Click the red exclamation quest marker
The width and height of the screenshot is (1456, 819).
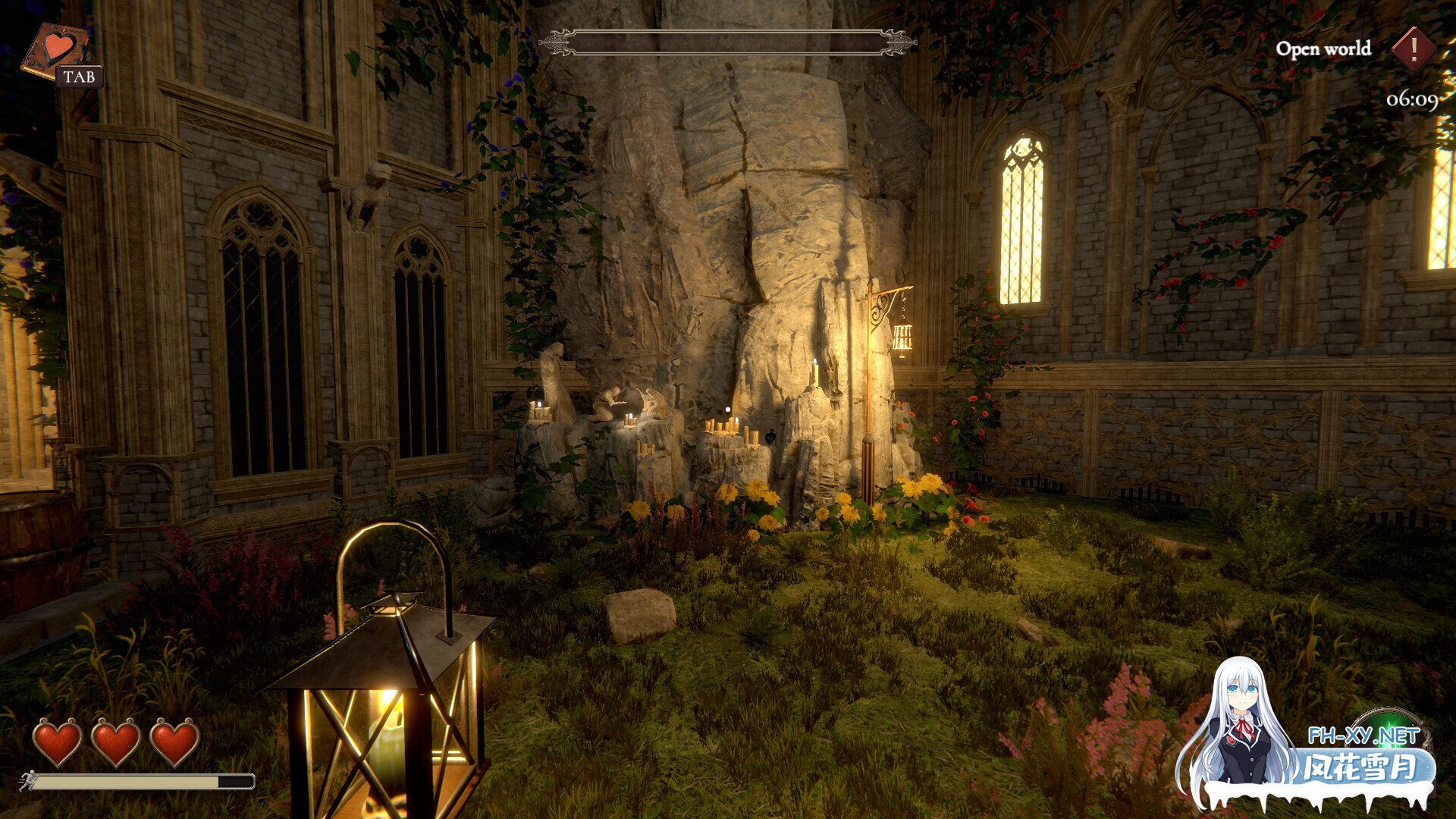1414,49
